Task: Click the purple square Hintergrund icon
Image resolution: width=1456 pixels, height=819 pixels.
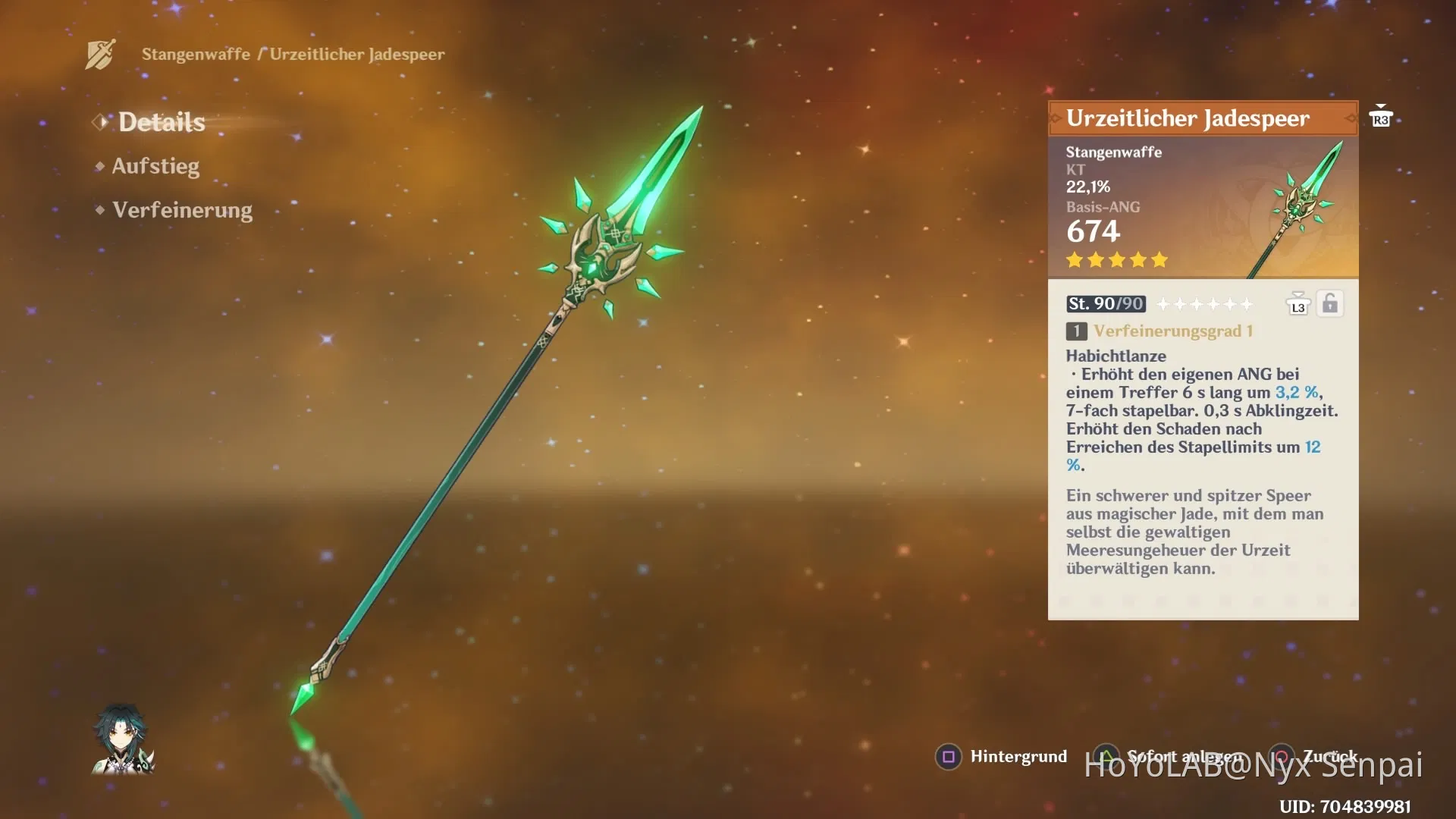Action: coord(947,756)
